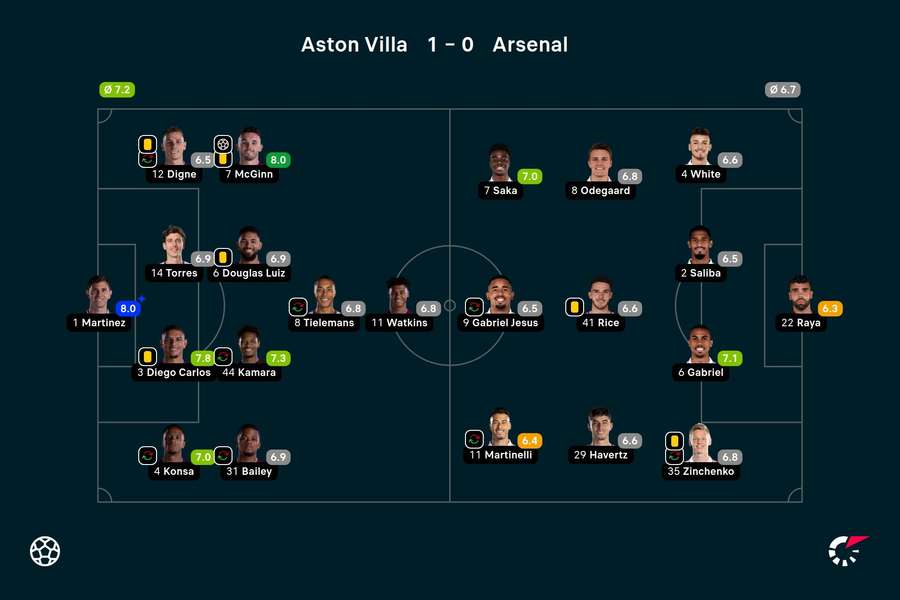This screenshot has height=600, width=900.
Task: Open Diego Carlos's player details
Action: [174, 345]
